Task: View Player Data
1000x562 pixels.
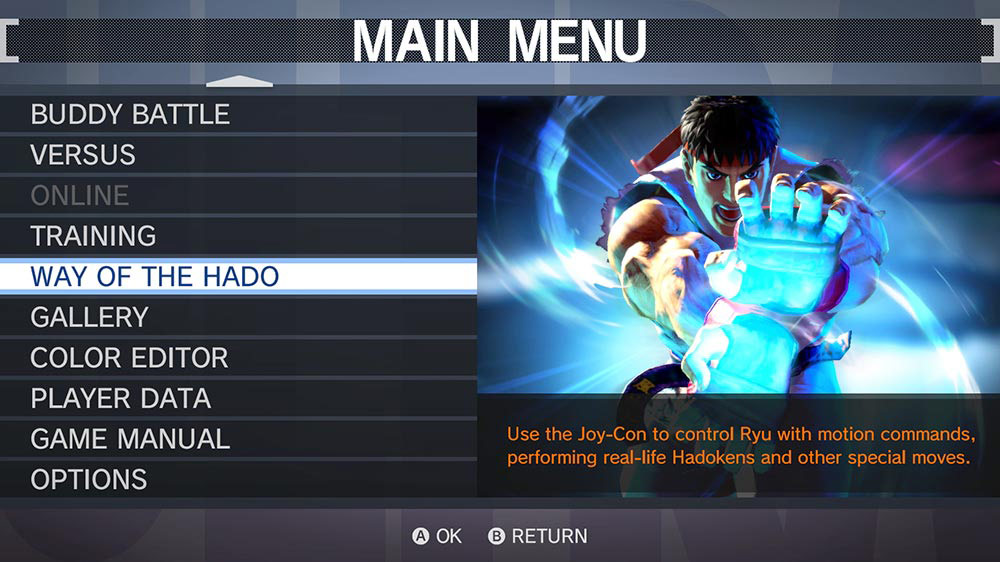Action: click(x=120, y=398)
